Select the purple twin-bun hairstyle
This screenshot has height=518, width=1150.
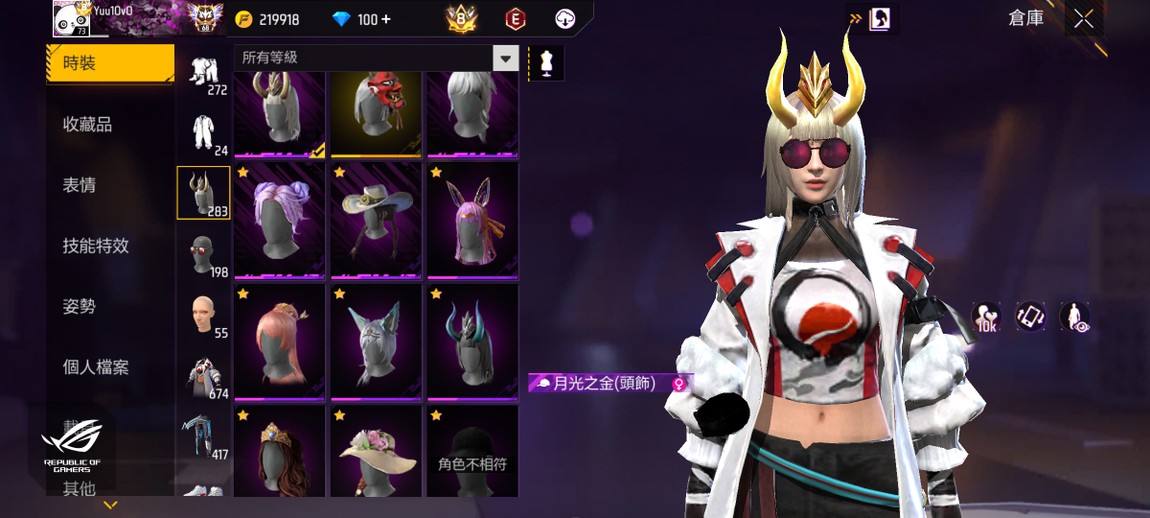pos(279,220)
